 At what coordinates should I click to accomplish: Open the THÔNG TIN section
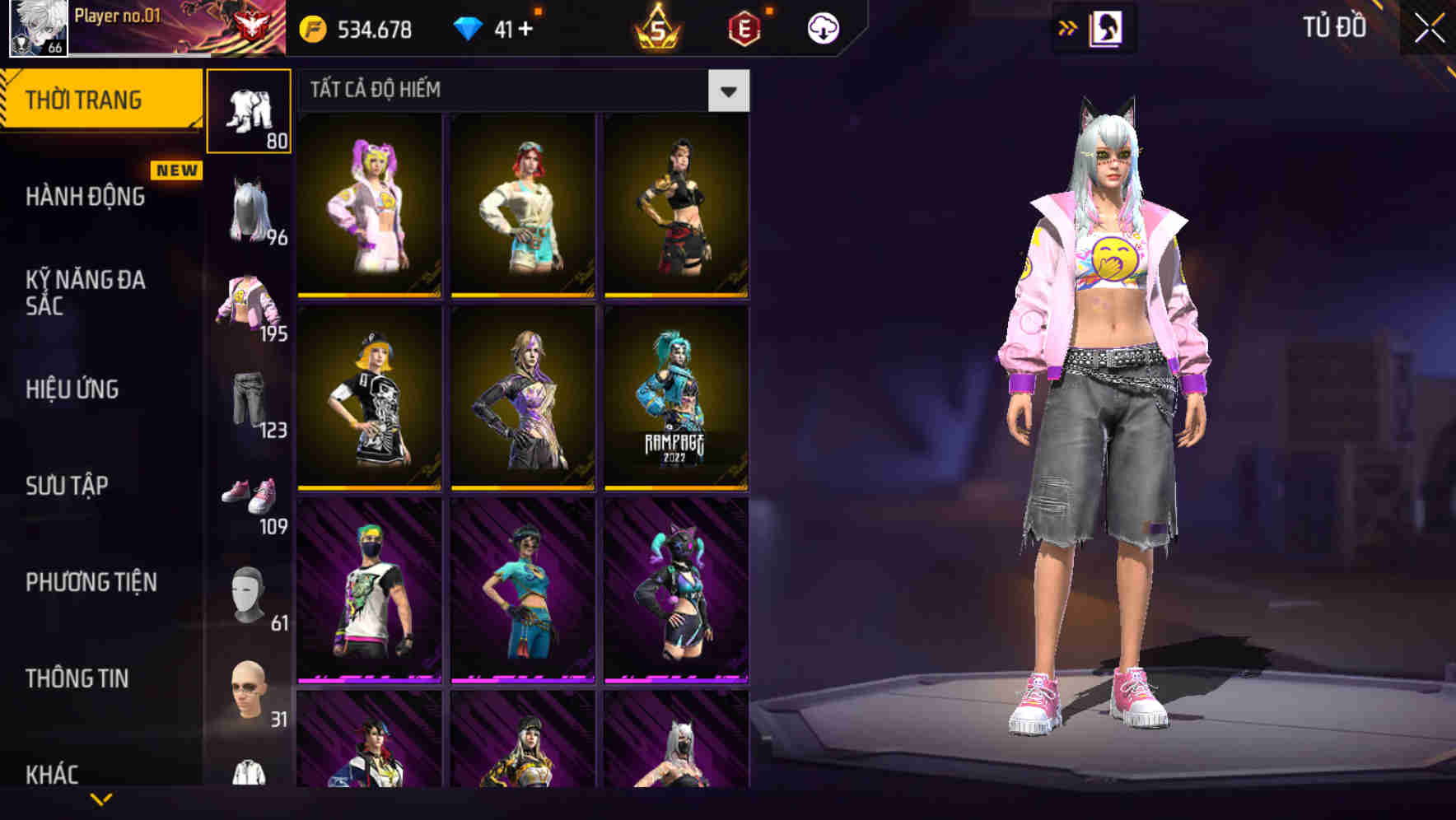[78, 678]
